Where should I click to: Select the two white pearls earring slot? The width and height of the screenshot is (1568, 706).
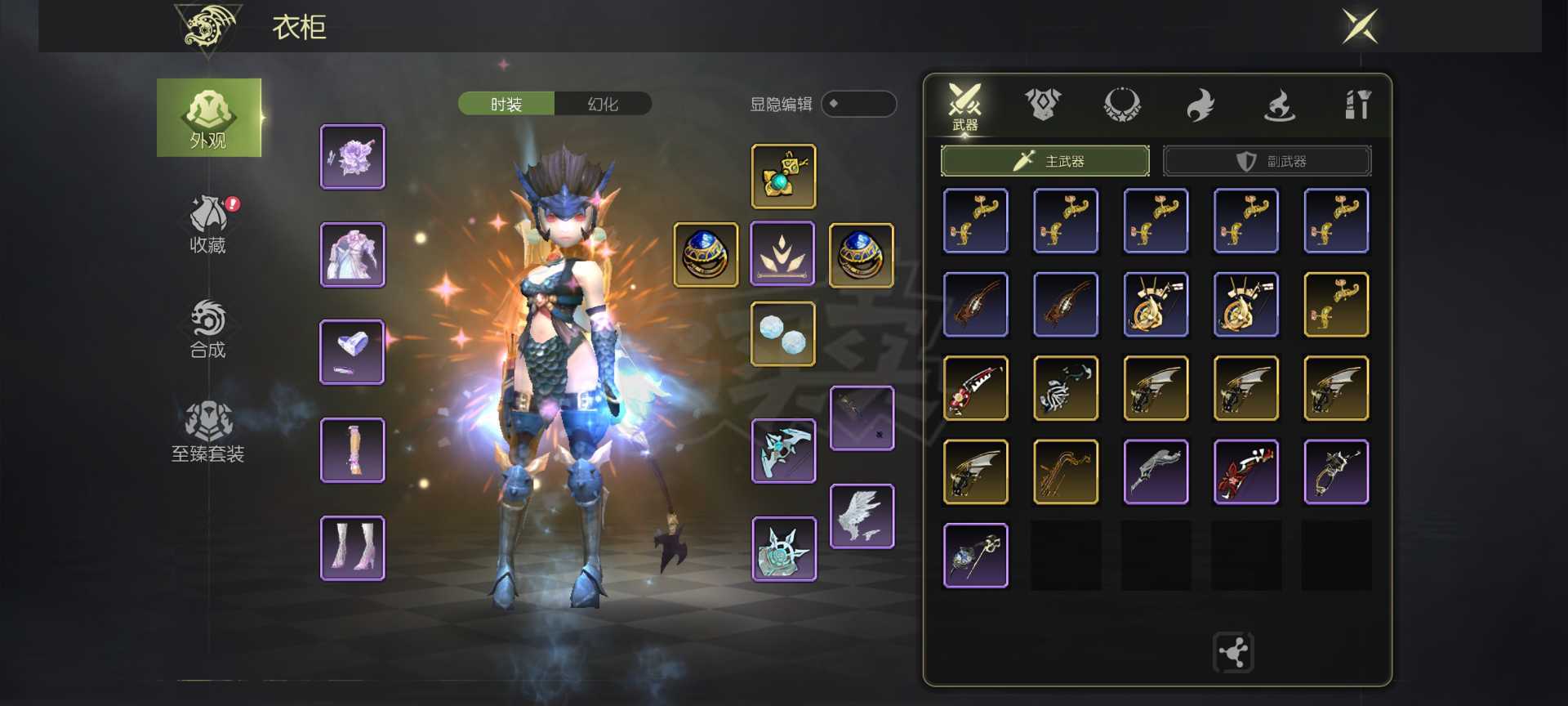coord(783,334)
